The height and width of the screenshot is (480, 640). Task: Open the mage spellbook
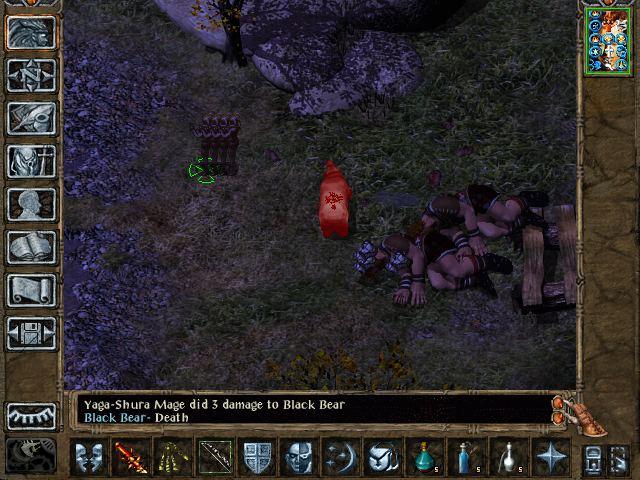click(x=32, y=247)
